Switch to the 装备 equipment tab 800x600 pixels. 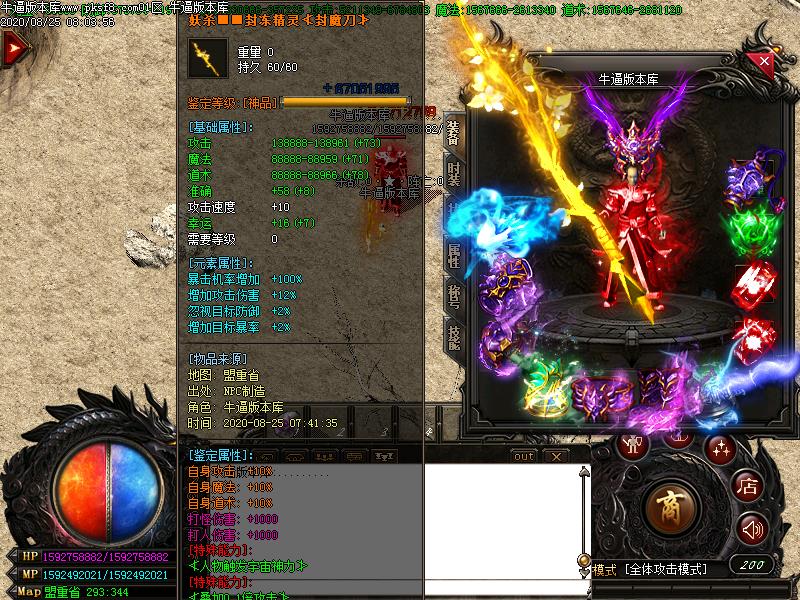pyautogui.click(x=453, y=132)
